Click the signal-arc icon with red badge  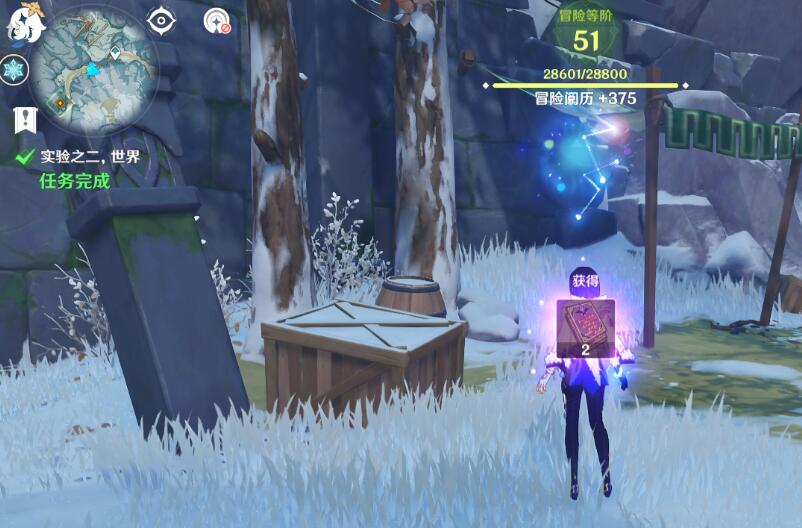216,20
